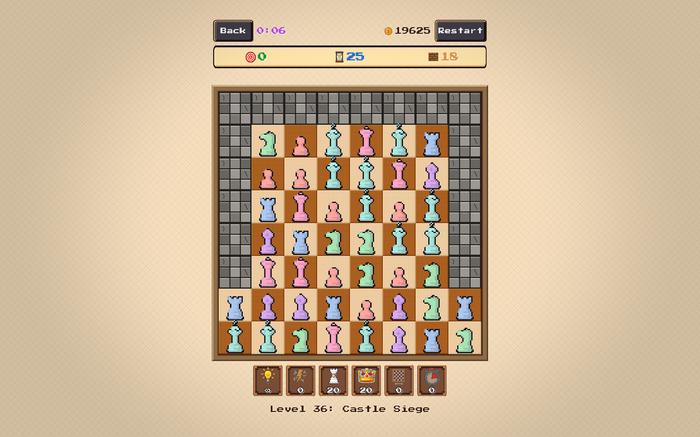
Task: Select the blue rook on the right wing square
Action: click(464, 306)
